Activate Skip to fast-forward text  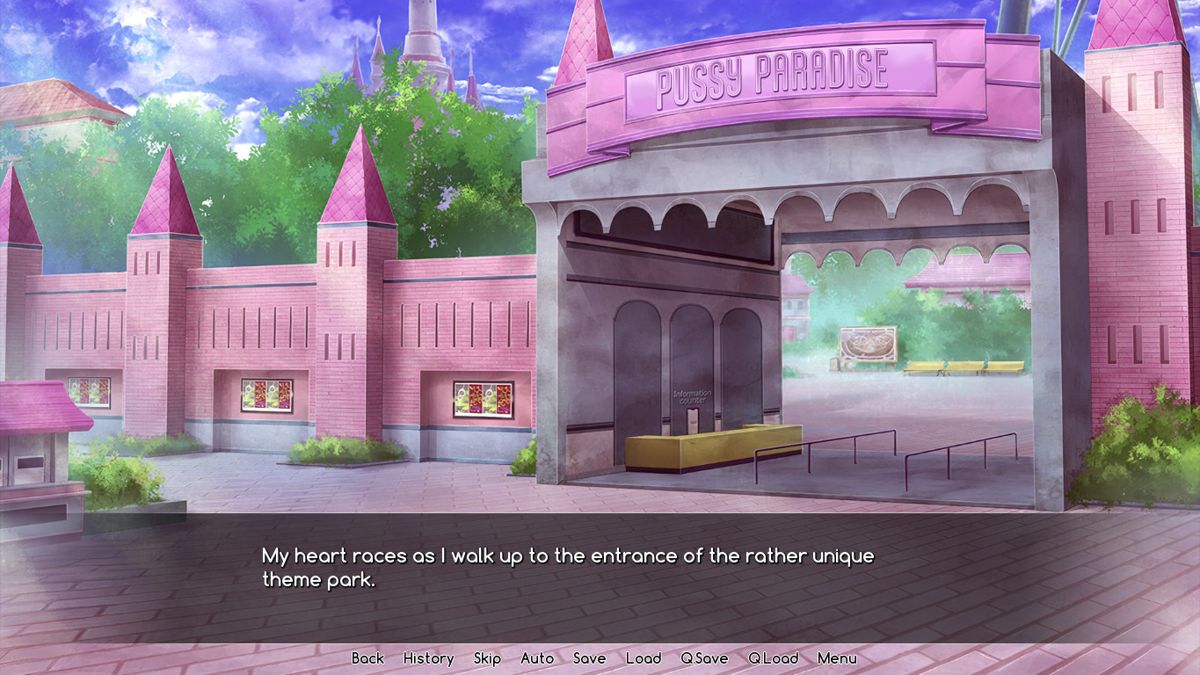[487, 658]
